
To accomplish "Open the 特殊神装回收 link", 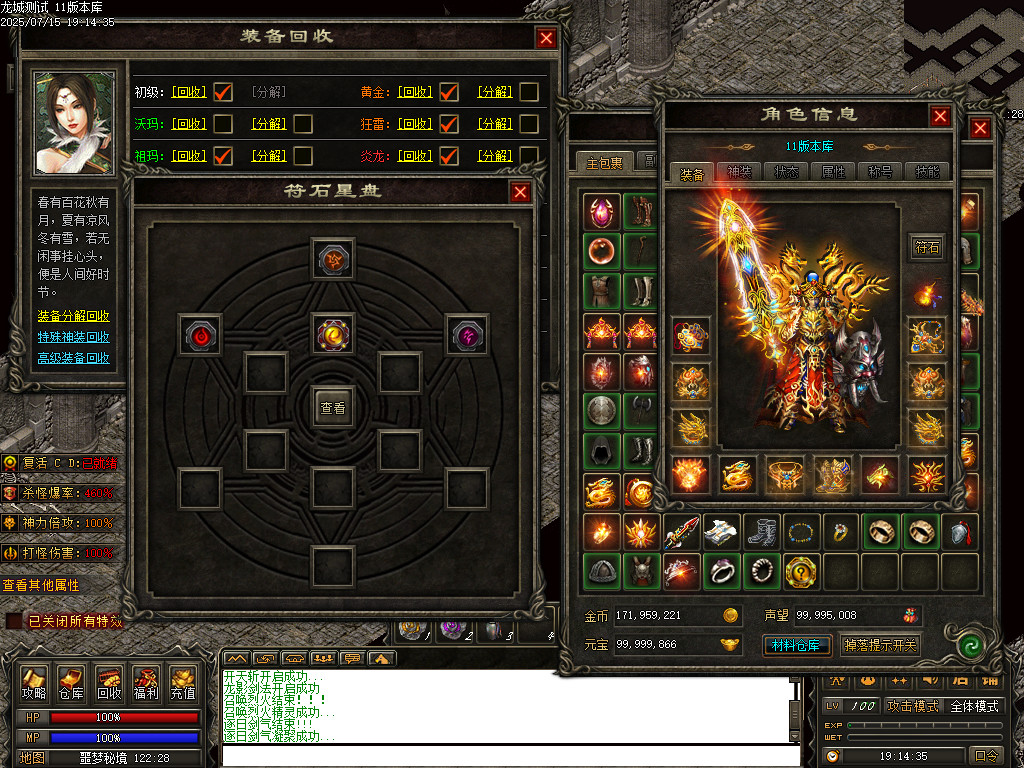I will [74, 337].
